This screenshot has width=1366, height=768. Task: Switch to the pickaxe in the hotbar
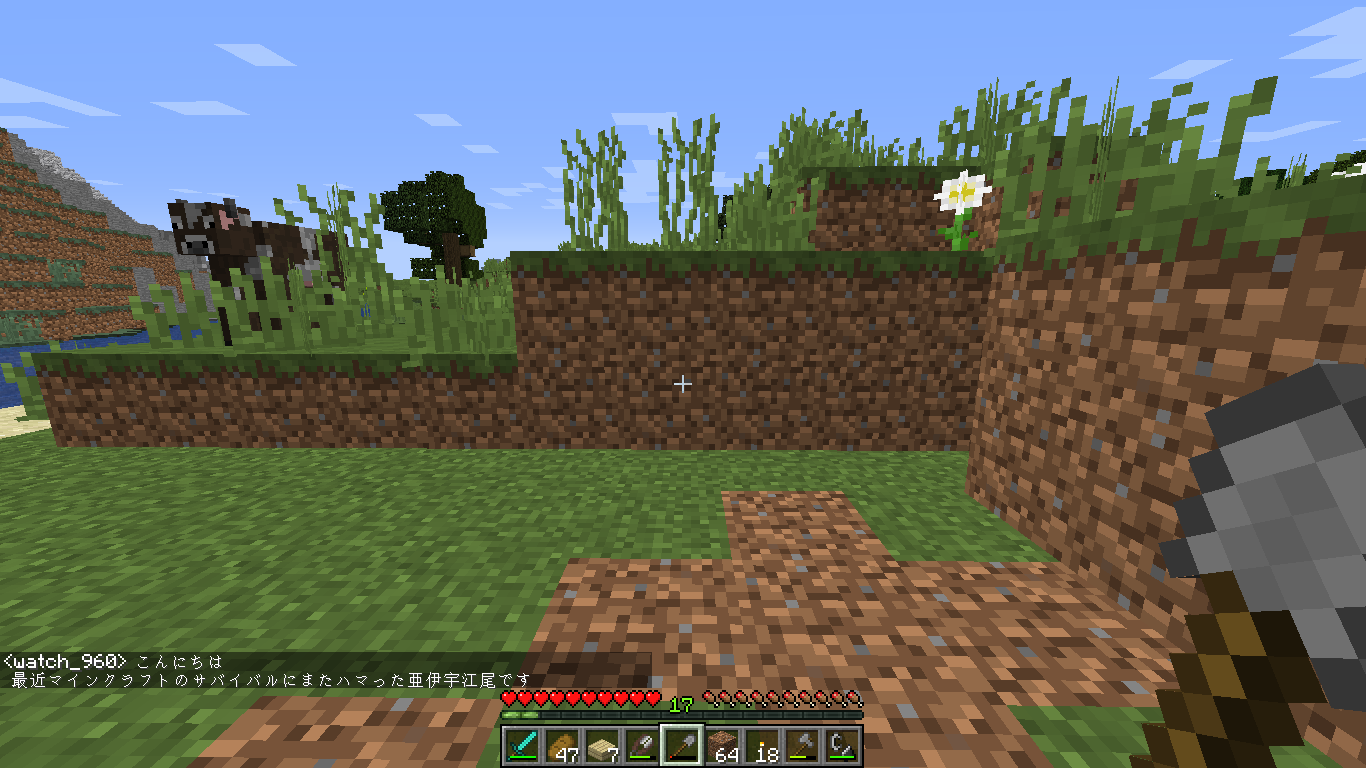(643, 745)
